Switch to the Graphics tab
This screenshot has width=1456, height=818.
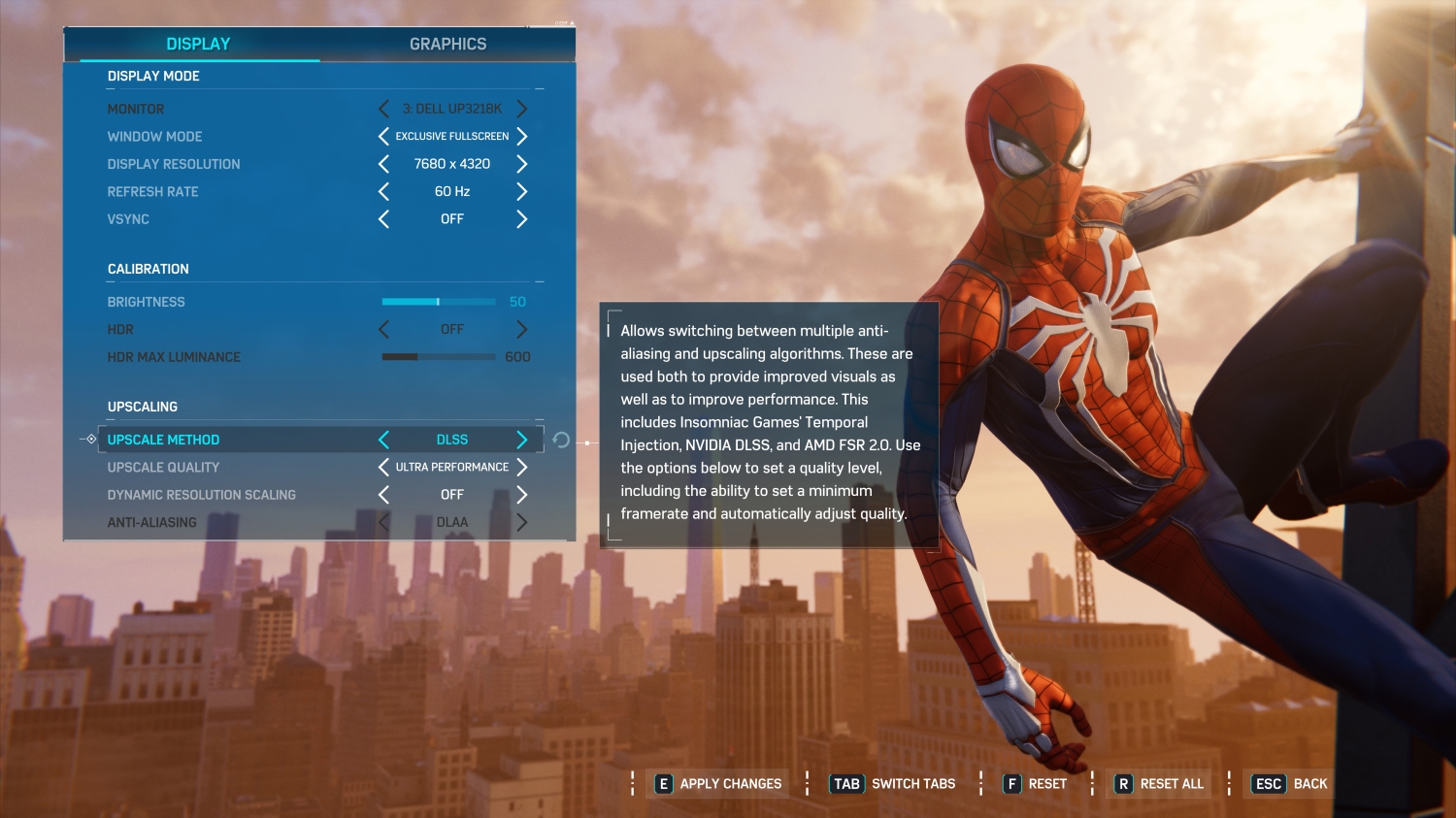tap(447, 44)
